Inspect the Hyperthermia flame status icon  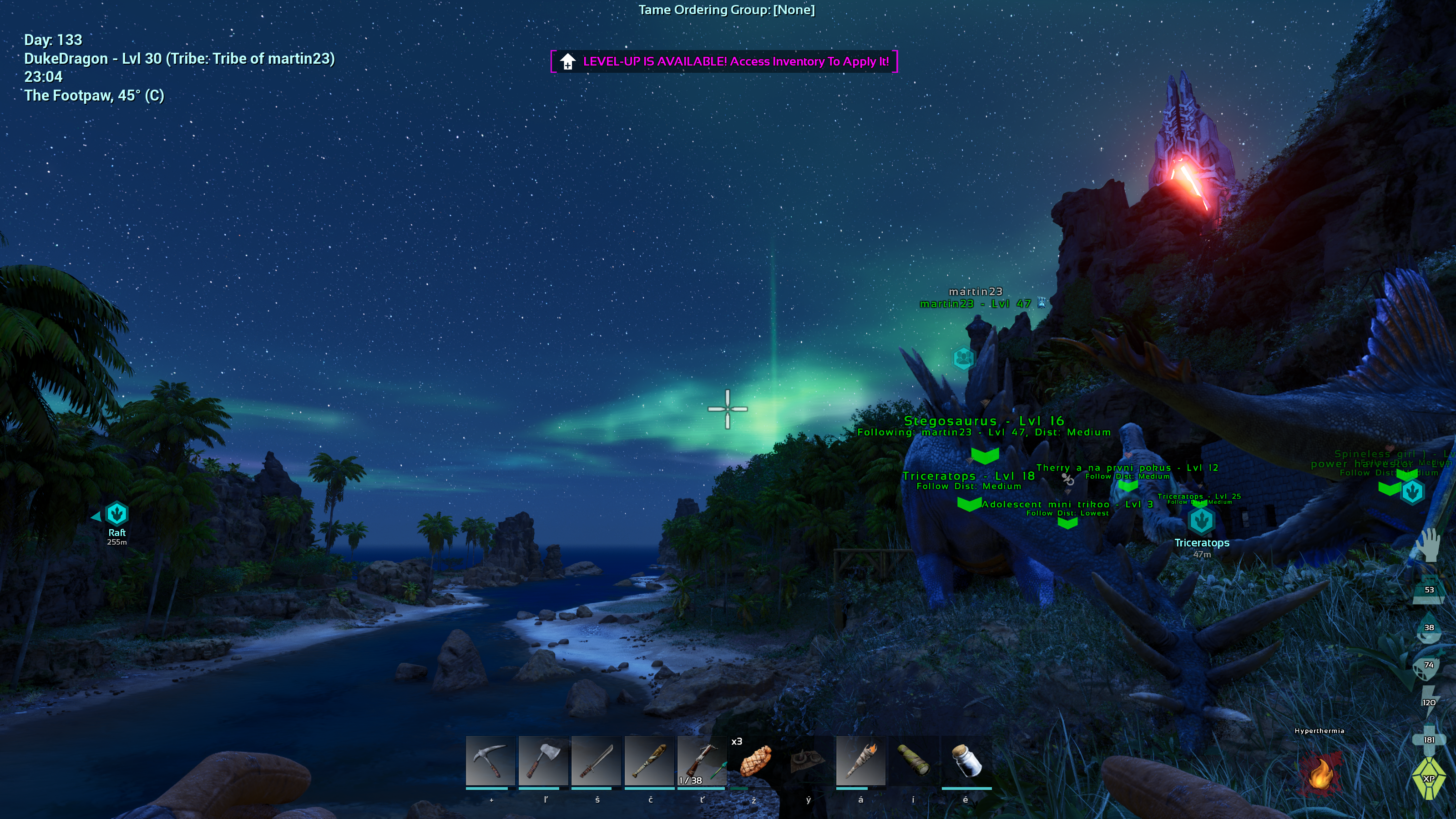1319,773
